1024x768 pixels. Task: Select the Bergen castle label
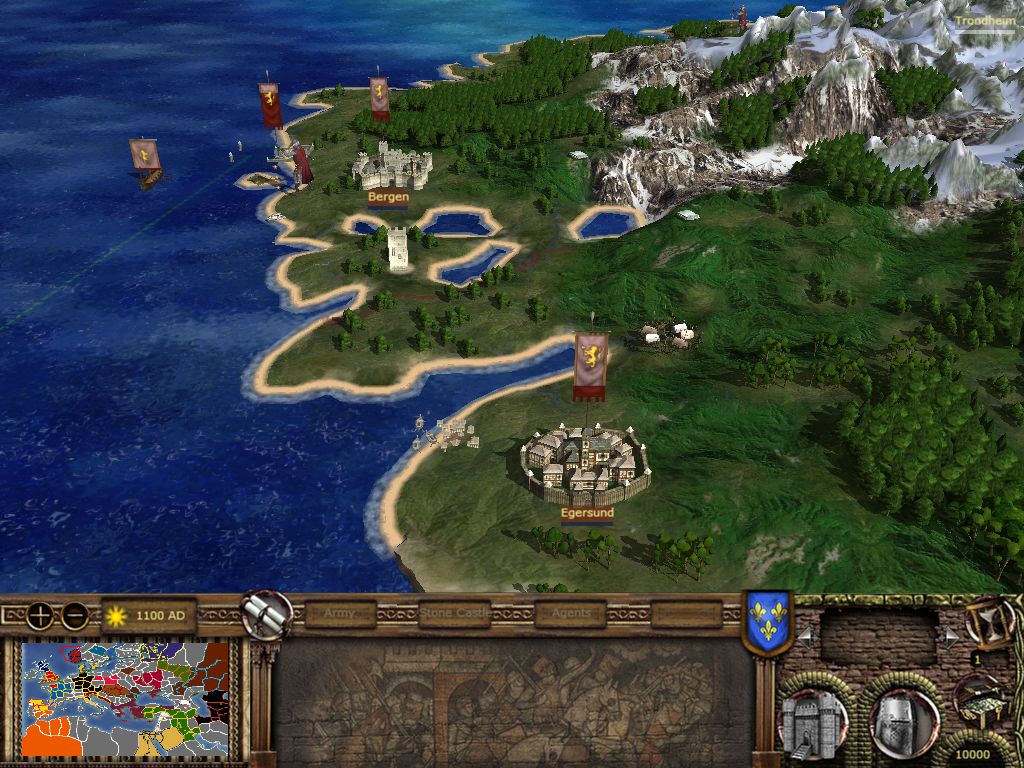click(x=388, y=197)
